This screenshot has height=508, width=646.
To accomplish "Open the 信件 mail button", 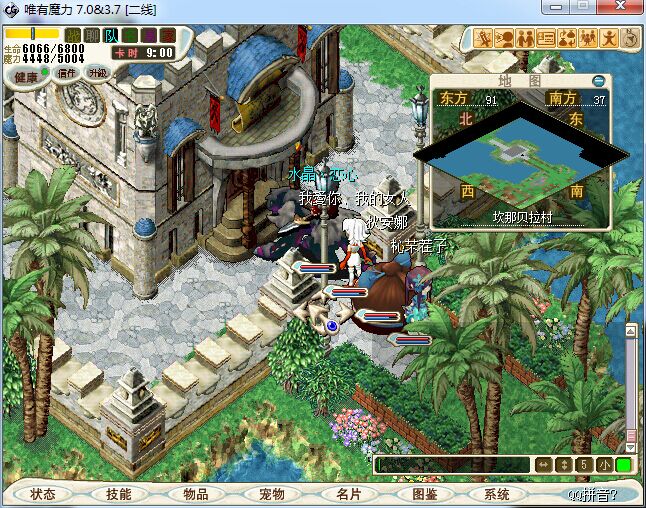I will coord(67,73).
